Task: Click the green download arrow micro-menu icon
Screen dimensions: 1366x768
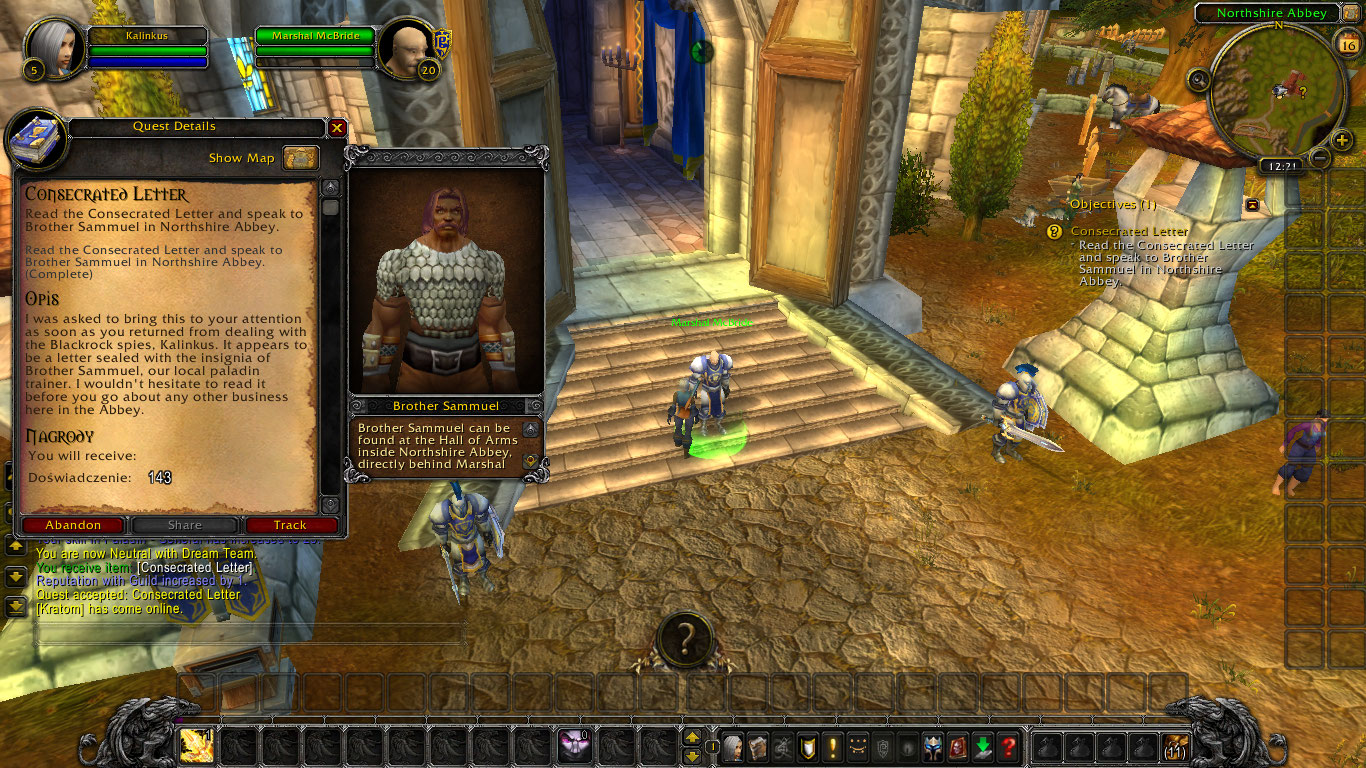Action: click(x=984, y=746)
